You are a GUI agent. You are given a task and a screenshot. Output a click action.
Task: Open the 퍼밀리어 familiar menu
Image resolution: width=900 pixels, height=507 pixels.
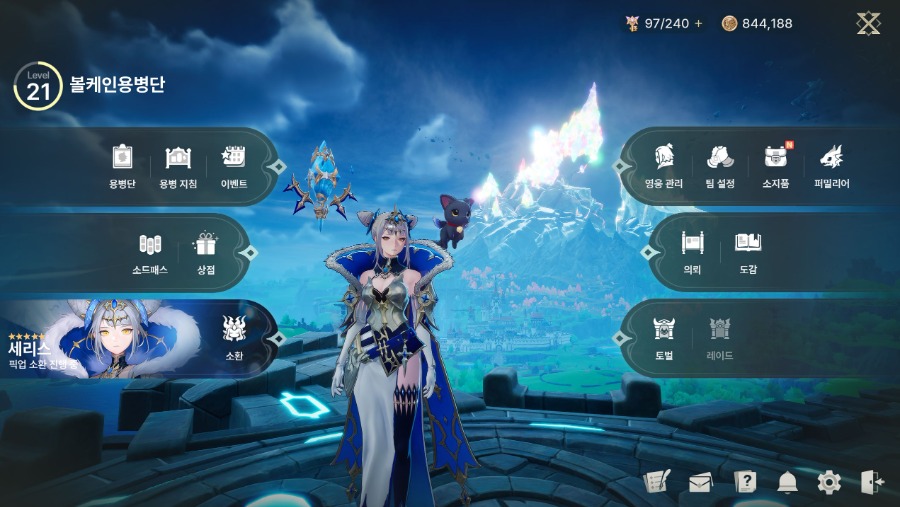pos(831,165)
